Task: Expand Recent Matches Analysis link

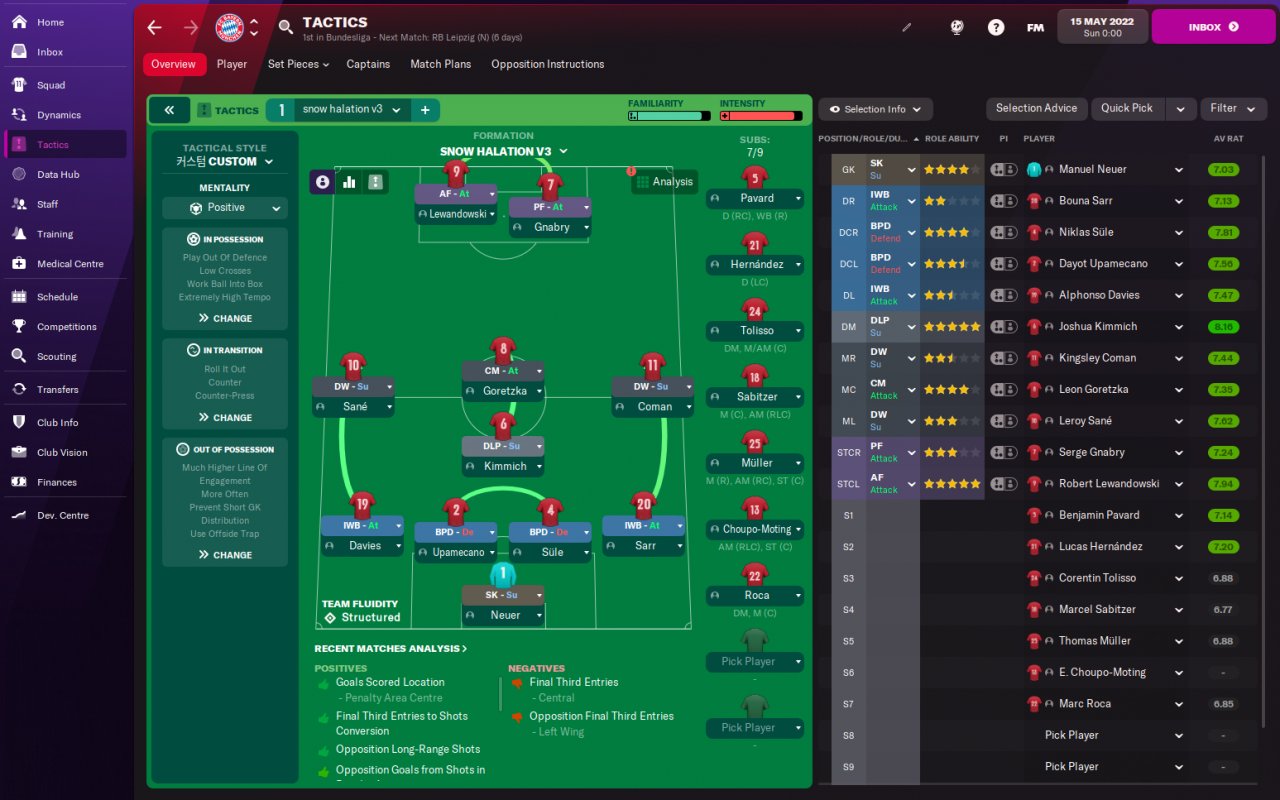Action: pos(390,649)
